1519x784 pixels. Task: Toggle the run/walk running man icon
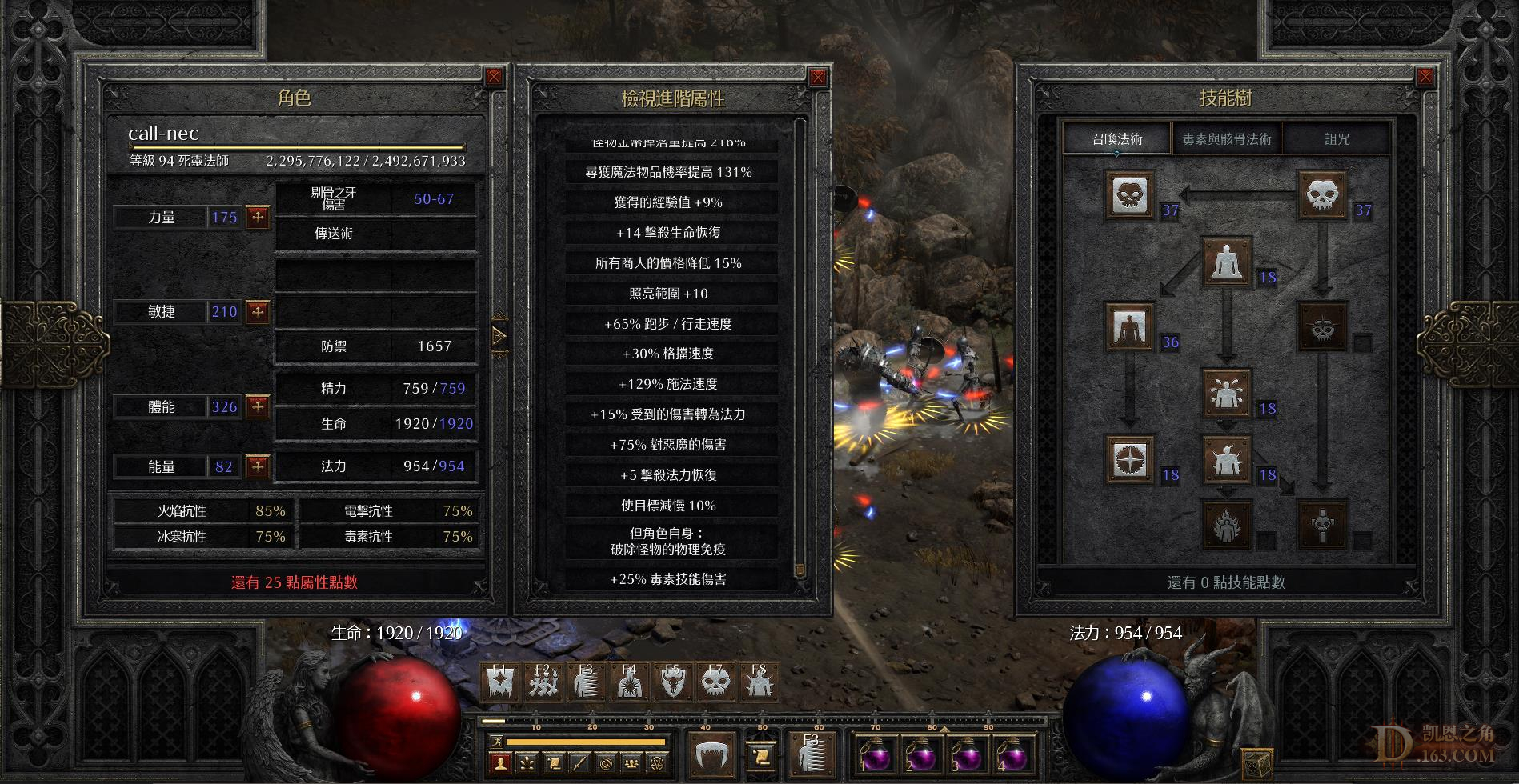tap(496, 742)
